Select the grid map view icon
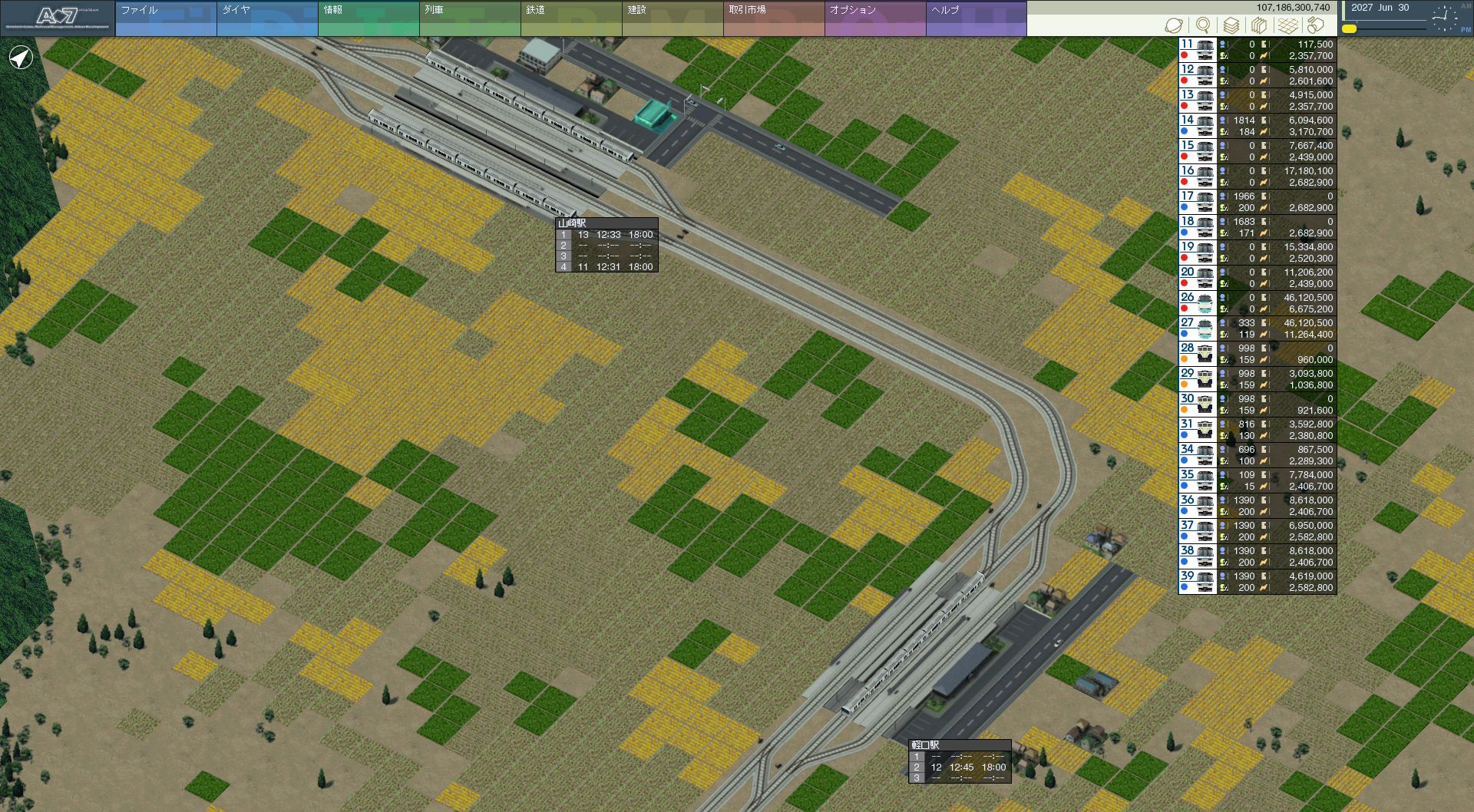The width and height of the screenshot is (1474, 812). pos(1287,25)
